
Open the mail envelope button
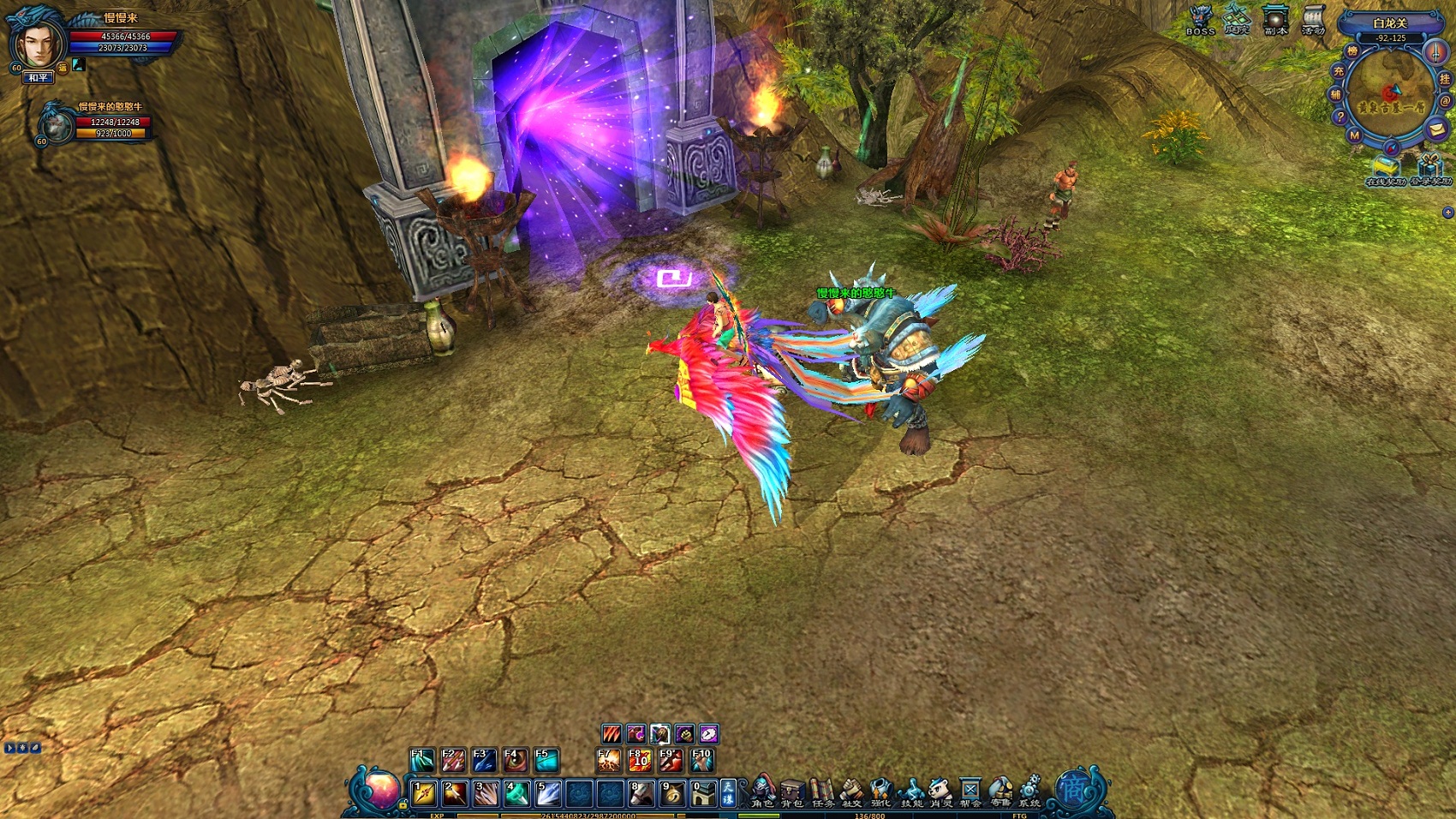1436,129
